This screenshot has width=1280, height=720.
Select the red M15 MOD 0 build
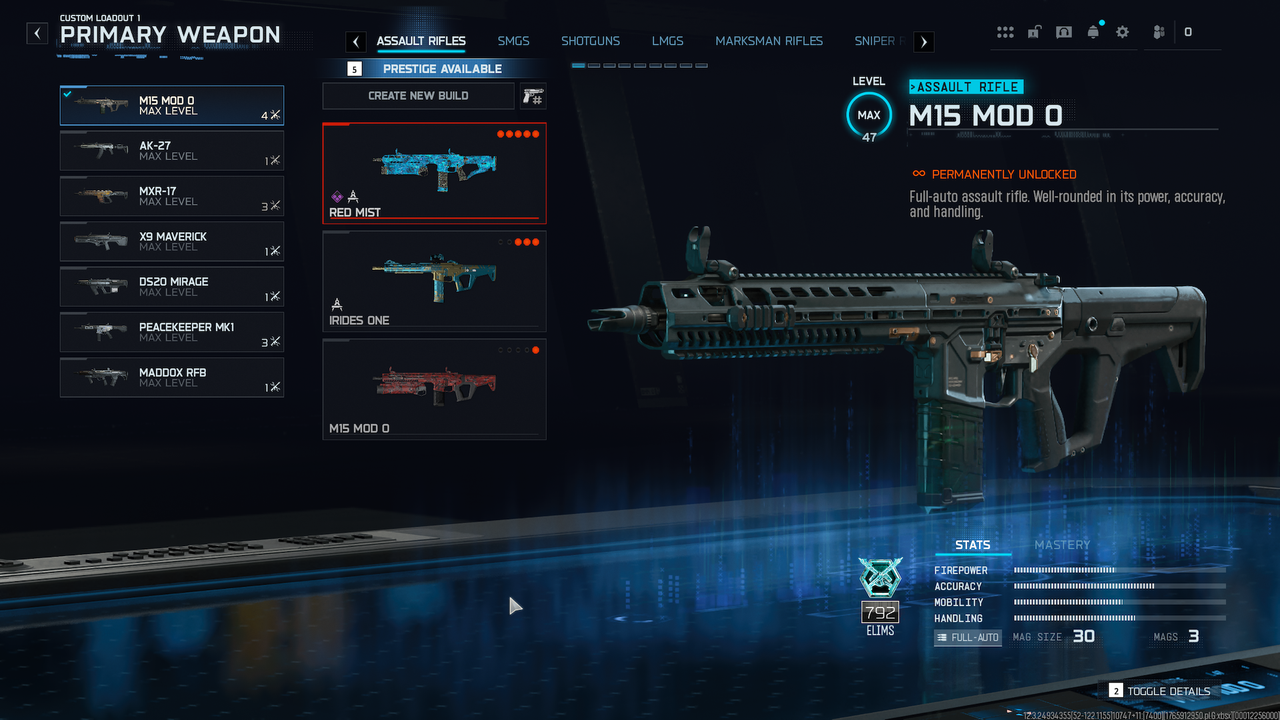(434, 389)
